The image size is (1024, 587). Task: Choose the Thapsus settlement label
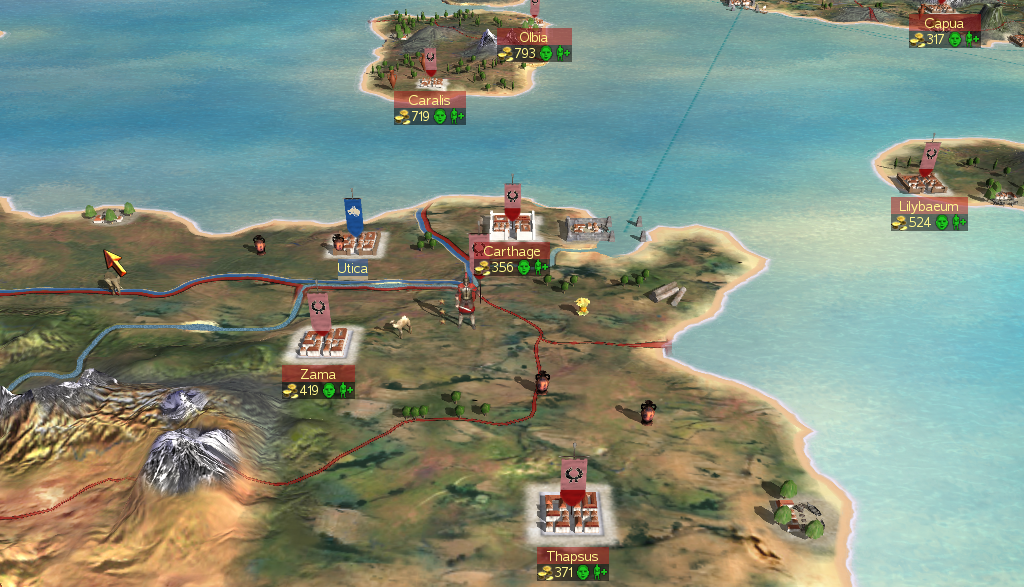point(573,556)
